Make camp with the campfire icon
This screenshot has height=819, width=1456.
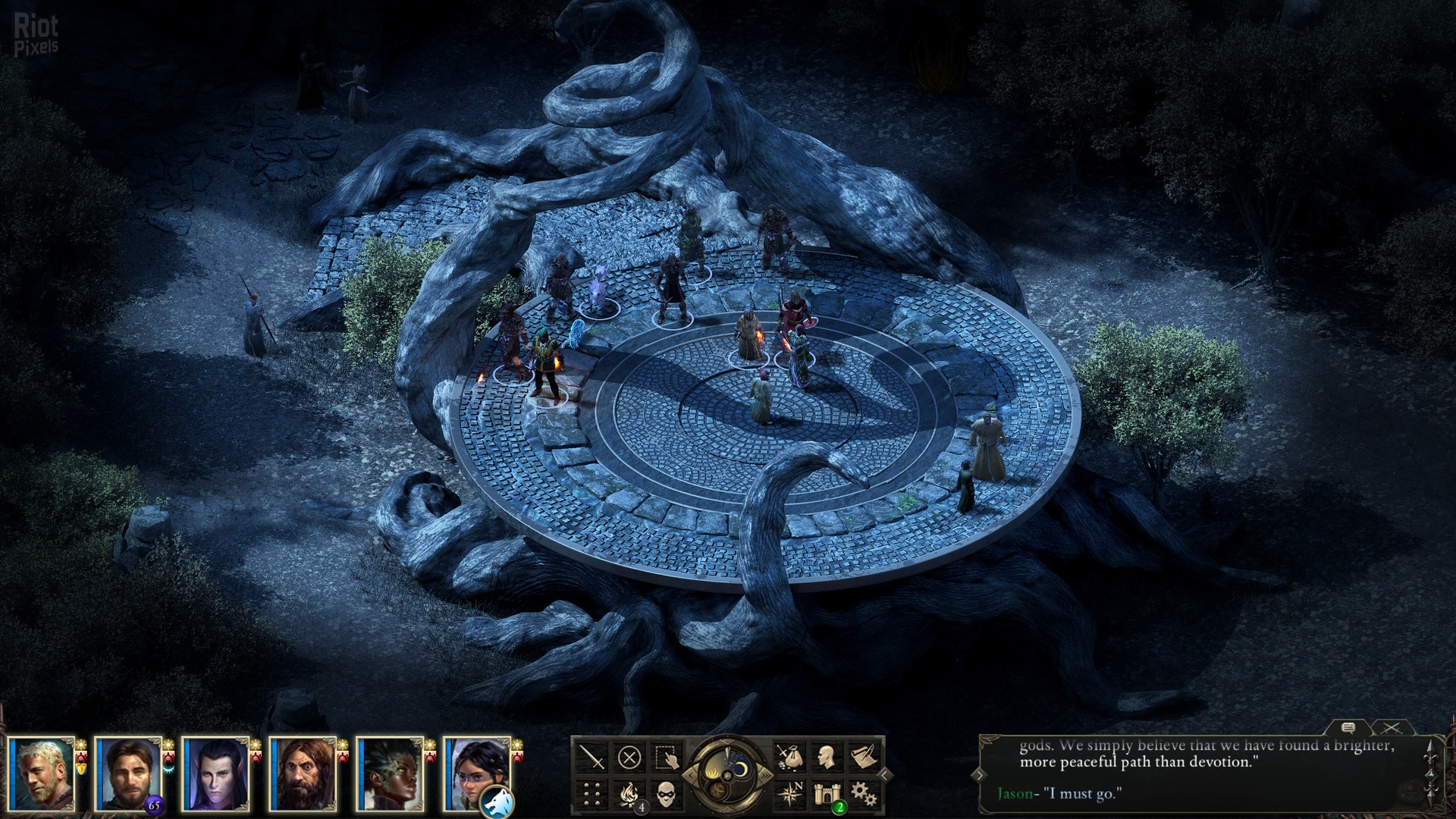pos(629,794)
